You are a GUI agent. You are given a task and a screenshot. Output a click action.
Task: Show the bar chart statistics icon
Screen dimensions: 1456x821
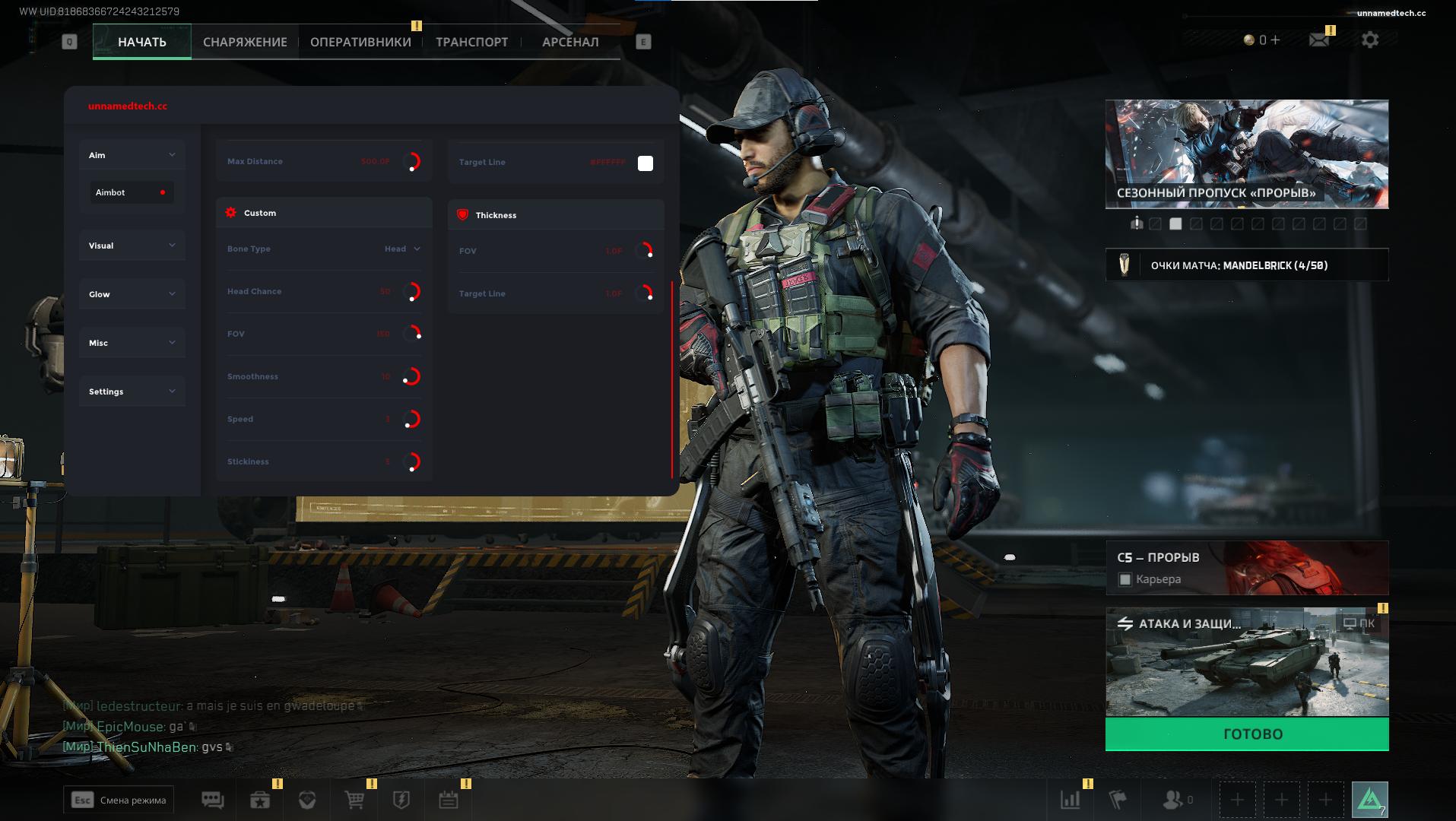pos(1070,800)
